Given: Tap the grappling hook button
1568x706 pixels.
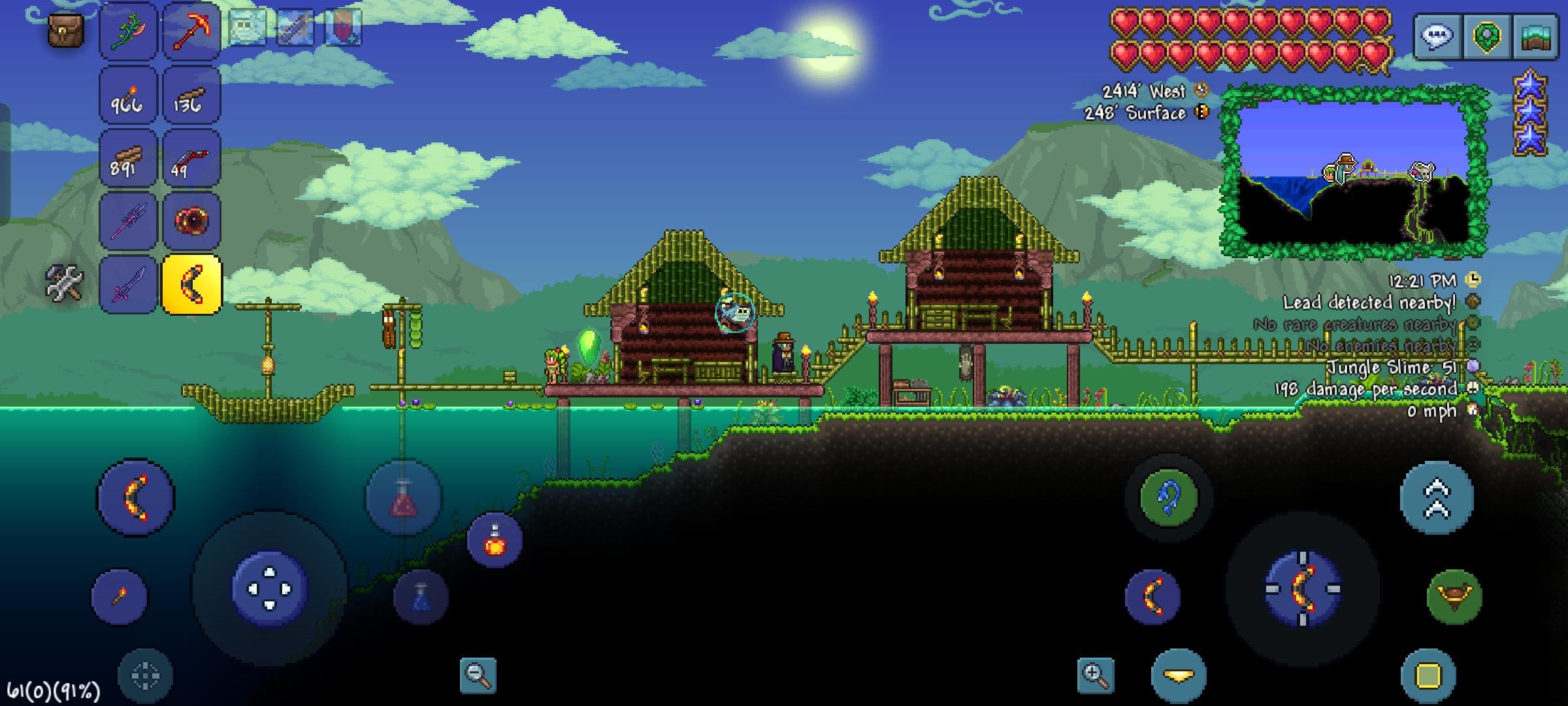Looking at the screenshot, I should [x=1168, y=497].
